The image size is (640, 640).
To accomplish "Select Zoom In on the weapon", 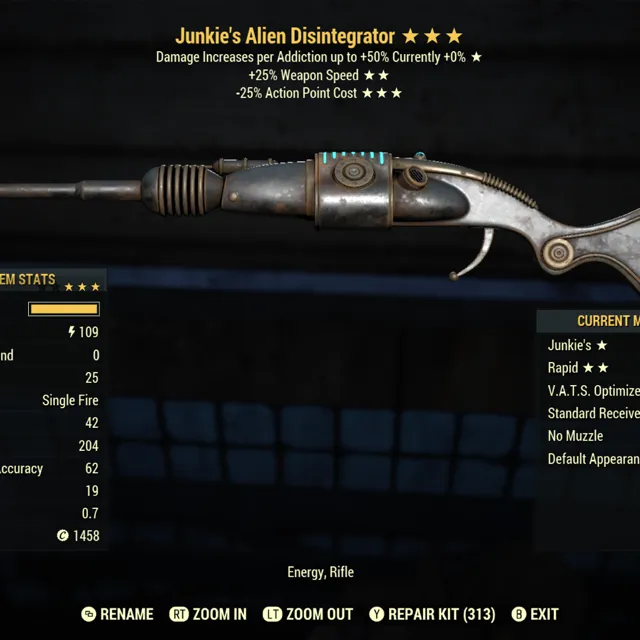I will [x=209, y=614].
